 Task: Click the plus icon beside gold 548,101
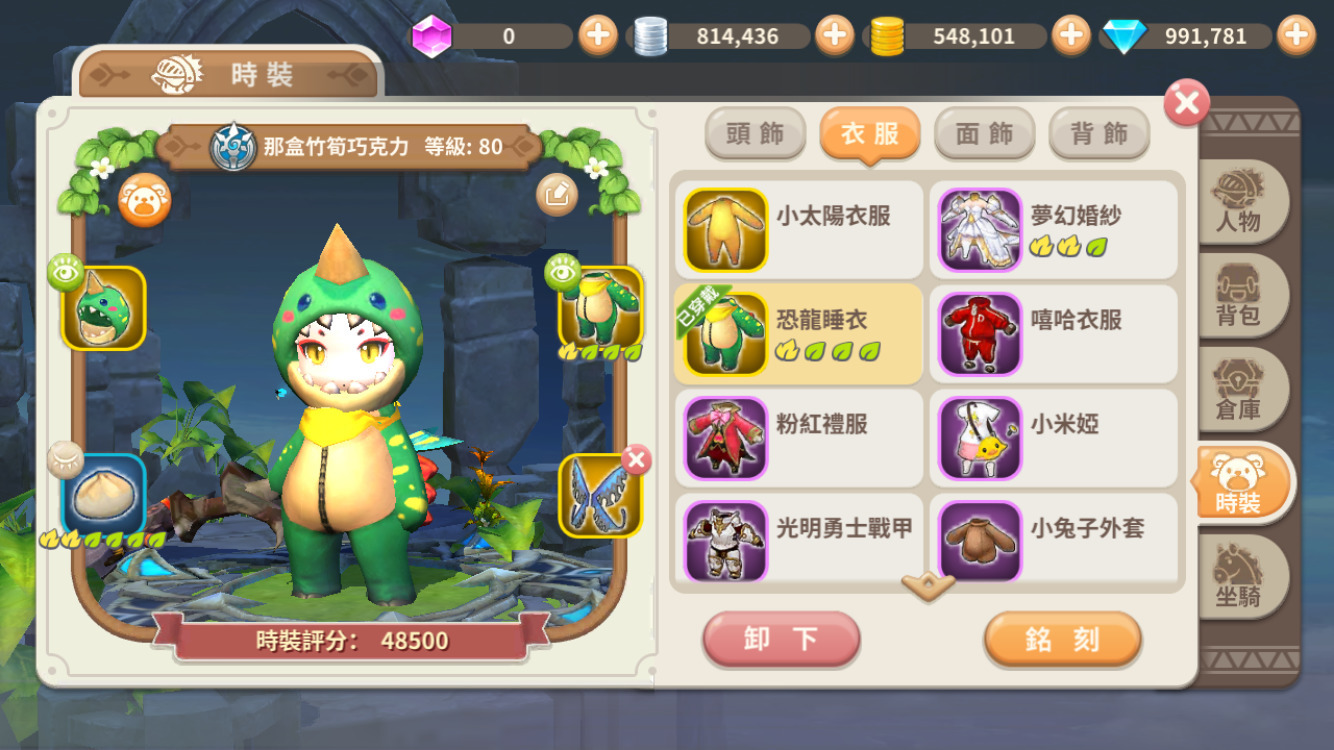pos(1071,35)
